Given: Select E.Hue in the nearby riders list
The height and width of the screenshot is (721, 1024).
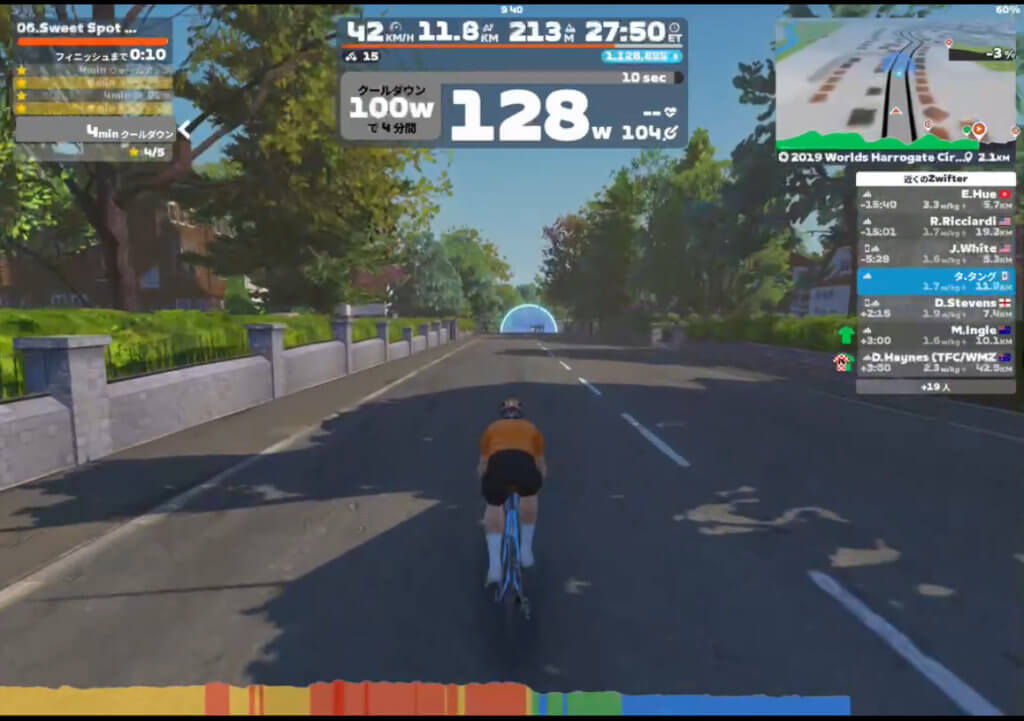Looking at the screenshot, I should tap(935, 199).
